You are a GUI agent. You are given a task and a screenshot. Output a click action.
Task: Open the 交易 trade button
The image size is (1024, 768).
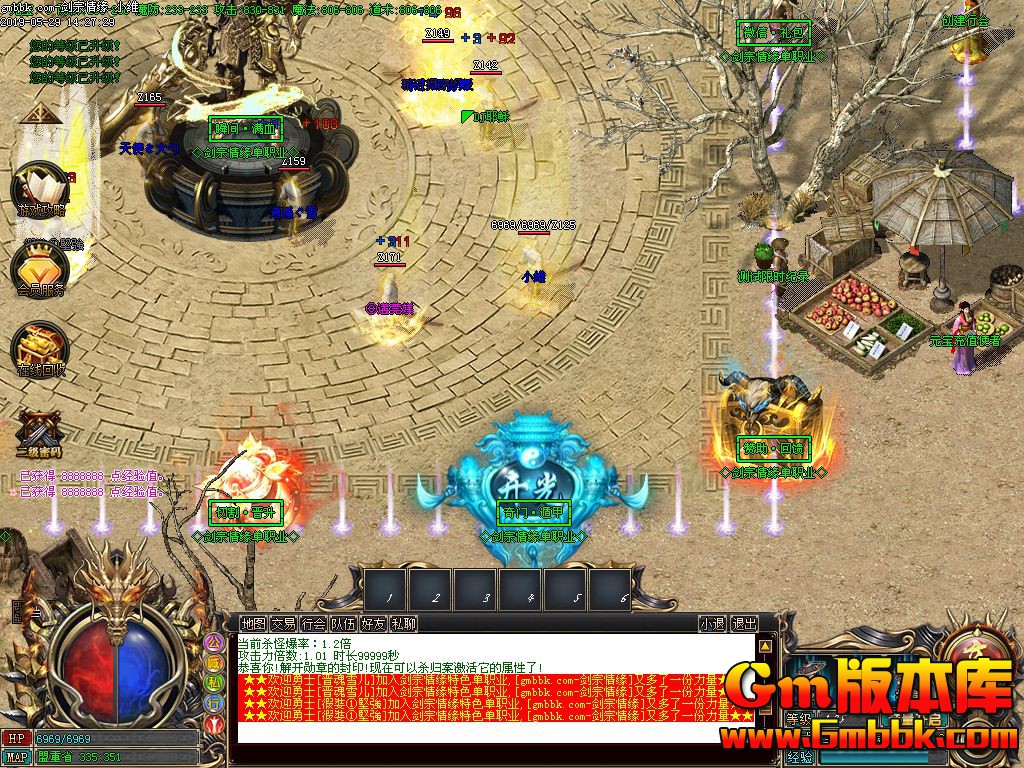pos(283,624)
